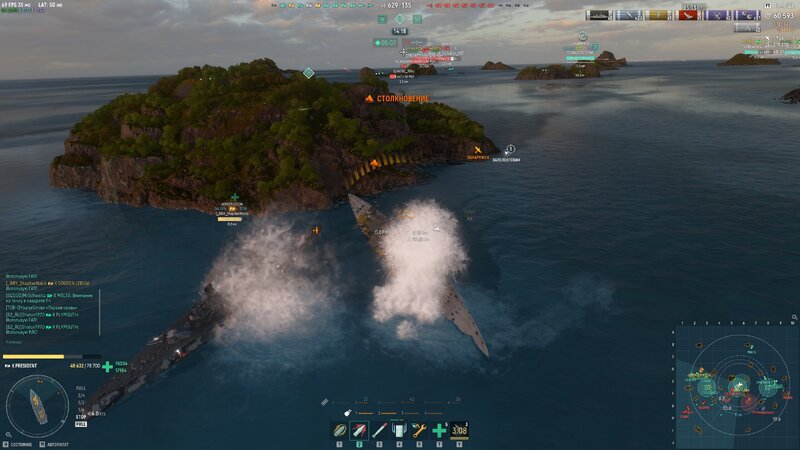Use the wrench Repair consumable

click(x=419, y=431)
